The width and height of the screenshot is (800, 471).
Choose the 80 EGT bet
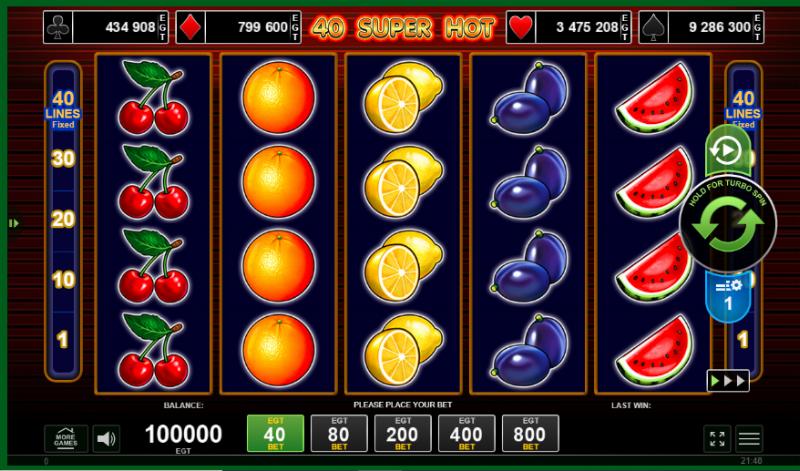click(339, 433)
